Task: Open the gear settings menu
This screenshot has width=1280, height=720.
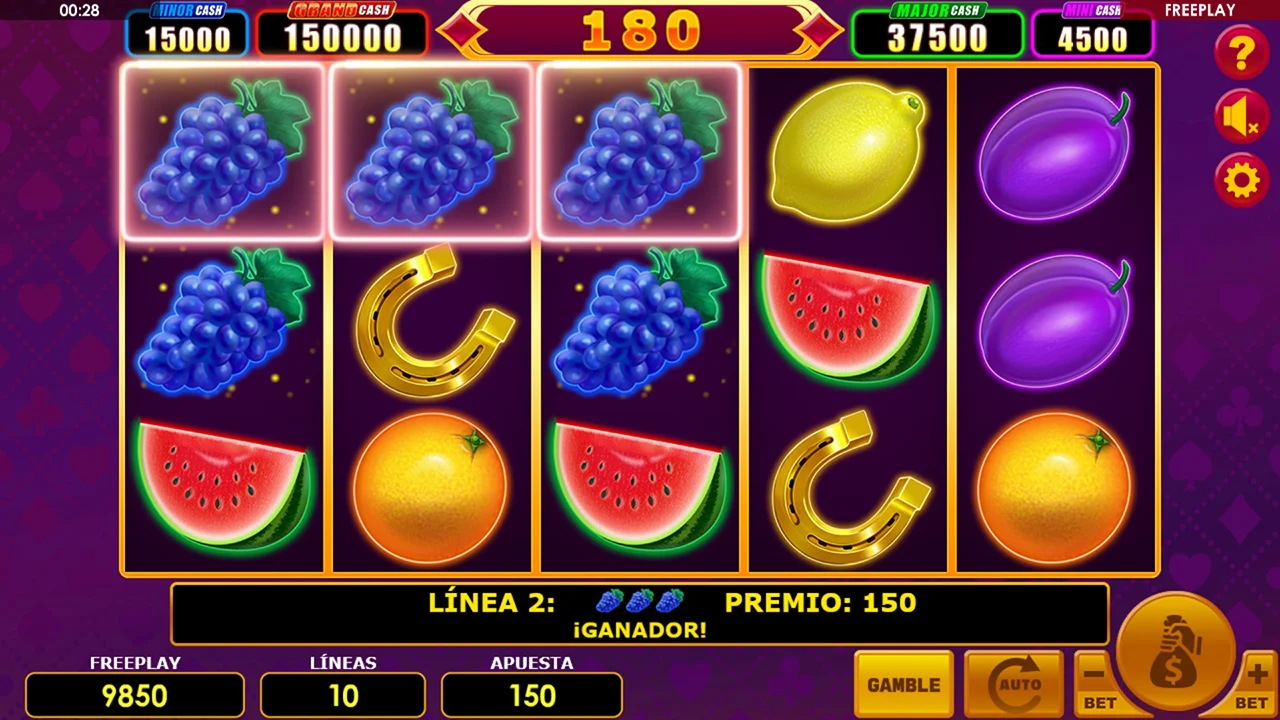Action: coord(1241,181)
